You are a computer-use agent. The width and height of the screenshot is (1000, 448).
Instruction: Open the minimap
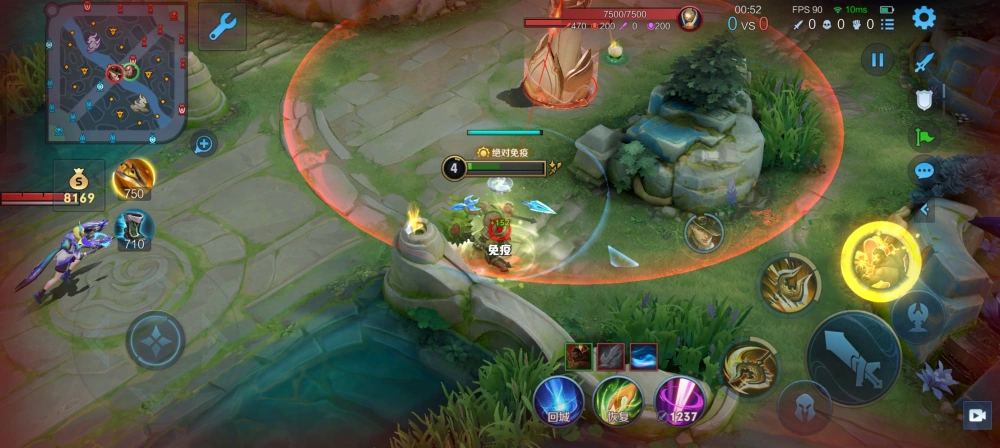(x=118, y=62)
